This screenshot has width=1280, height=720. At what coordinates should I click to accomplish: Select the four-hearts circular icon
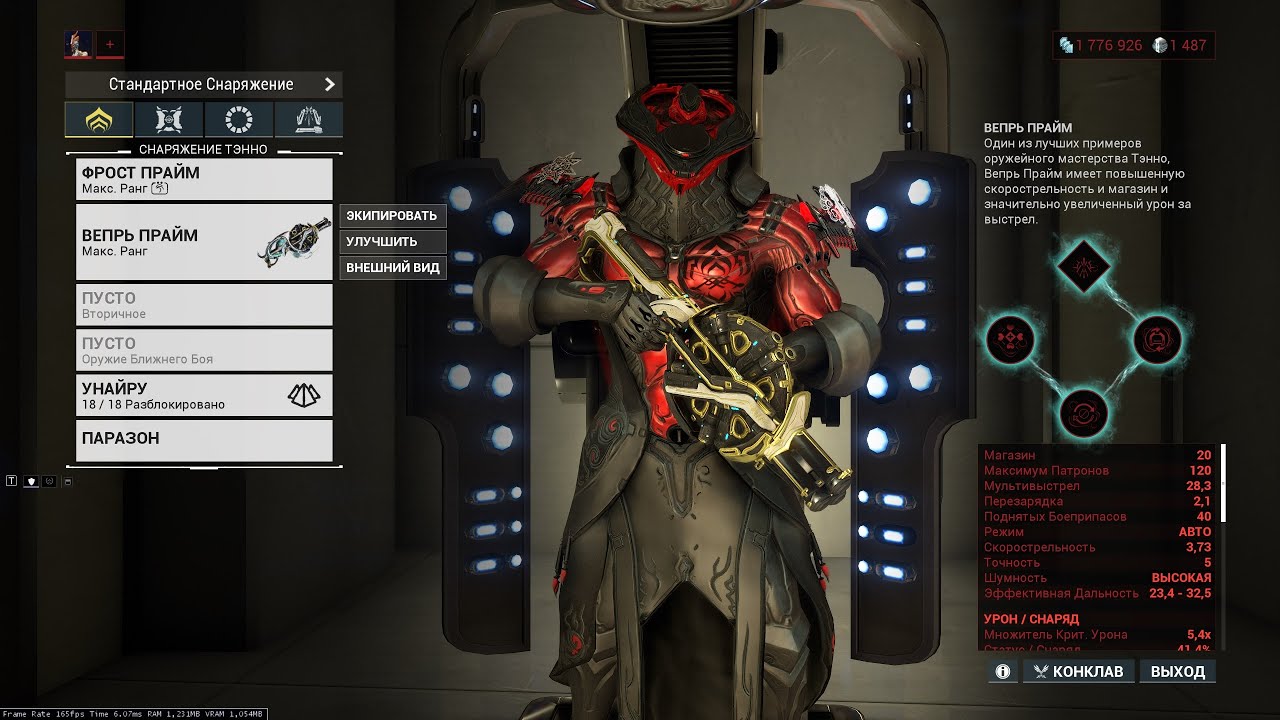(x=1010, y=340)
